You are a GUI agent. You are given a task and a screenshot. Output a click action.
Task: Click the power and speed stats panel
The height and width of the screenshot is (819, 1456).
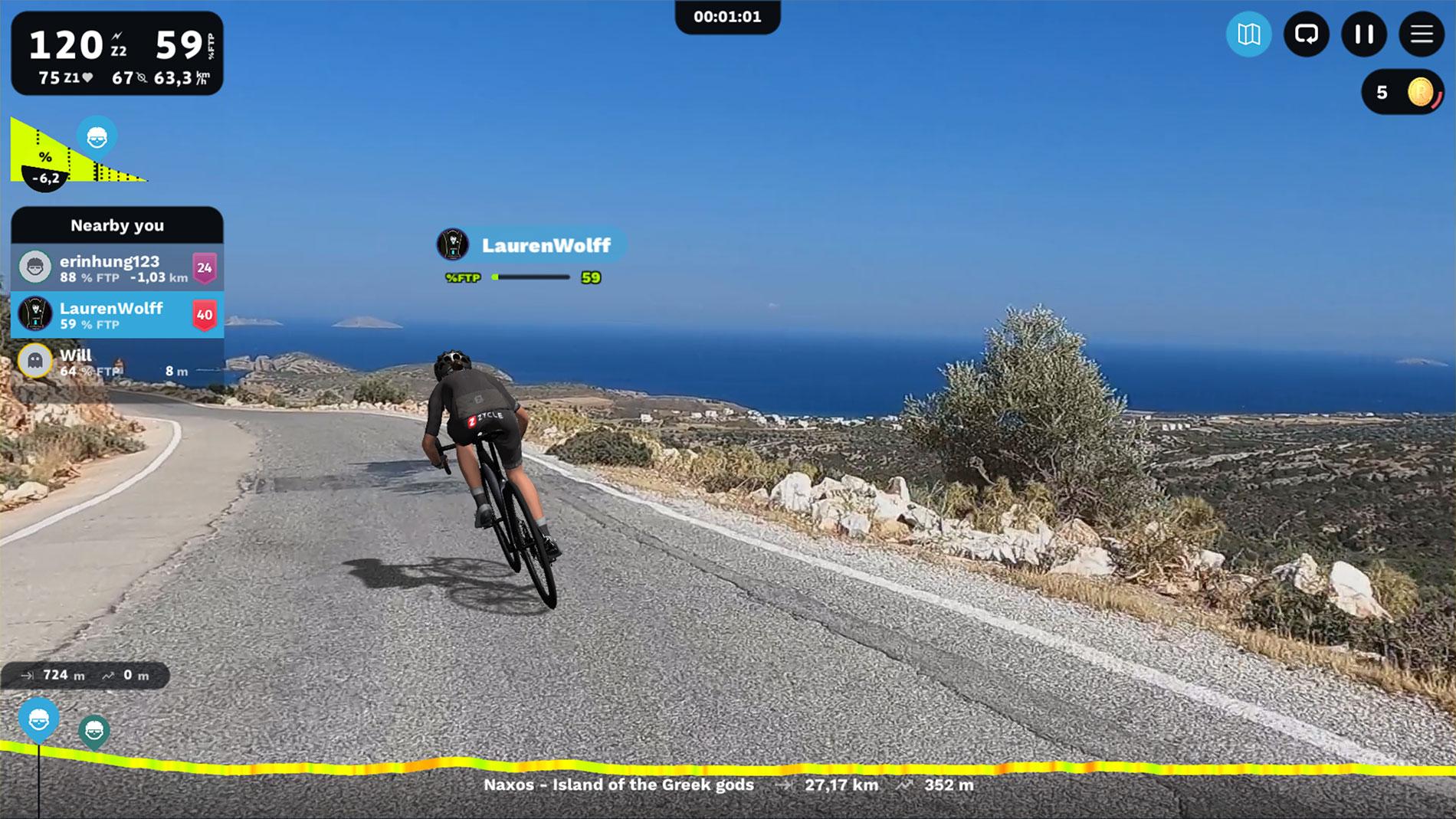pyautogui.click(x=117, y=54)
